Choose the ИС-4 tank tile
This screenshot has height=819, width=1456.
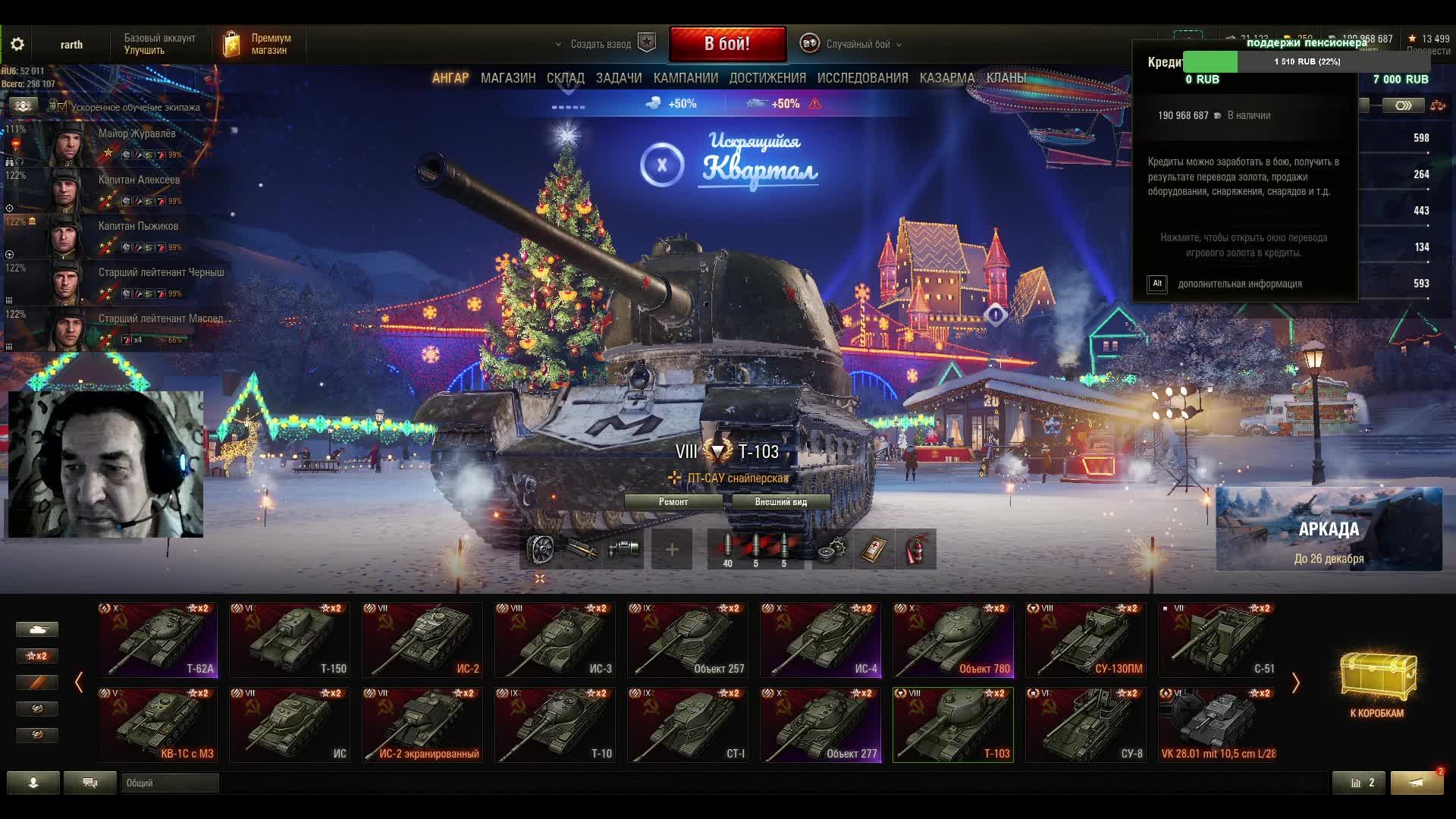click(821, 639)
